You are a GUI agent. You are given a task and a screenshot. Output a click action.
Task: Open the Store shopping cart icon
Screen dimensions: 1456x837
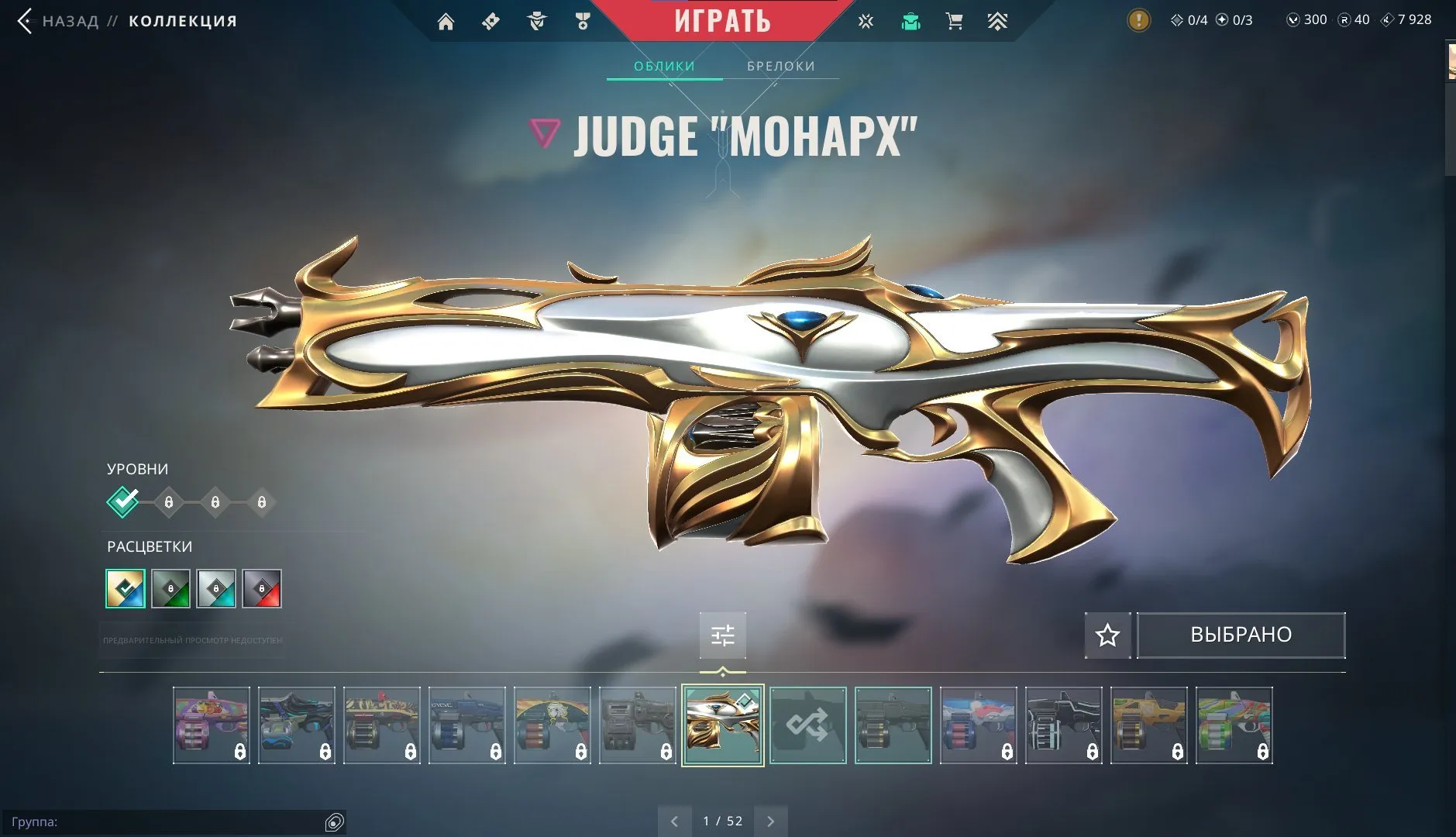point(954,21)
